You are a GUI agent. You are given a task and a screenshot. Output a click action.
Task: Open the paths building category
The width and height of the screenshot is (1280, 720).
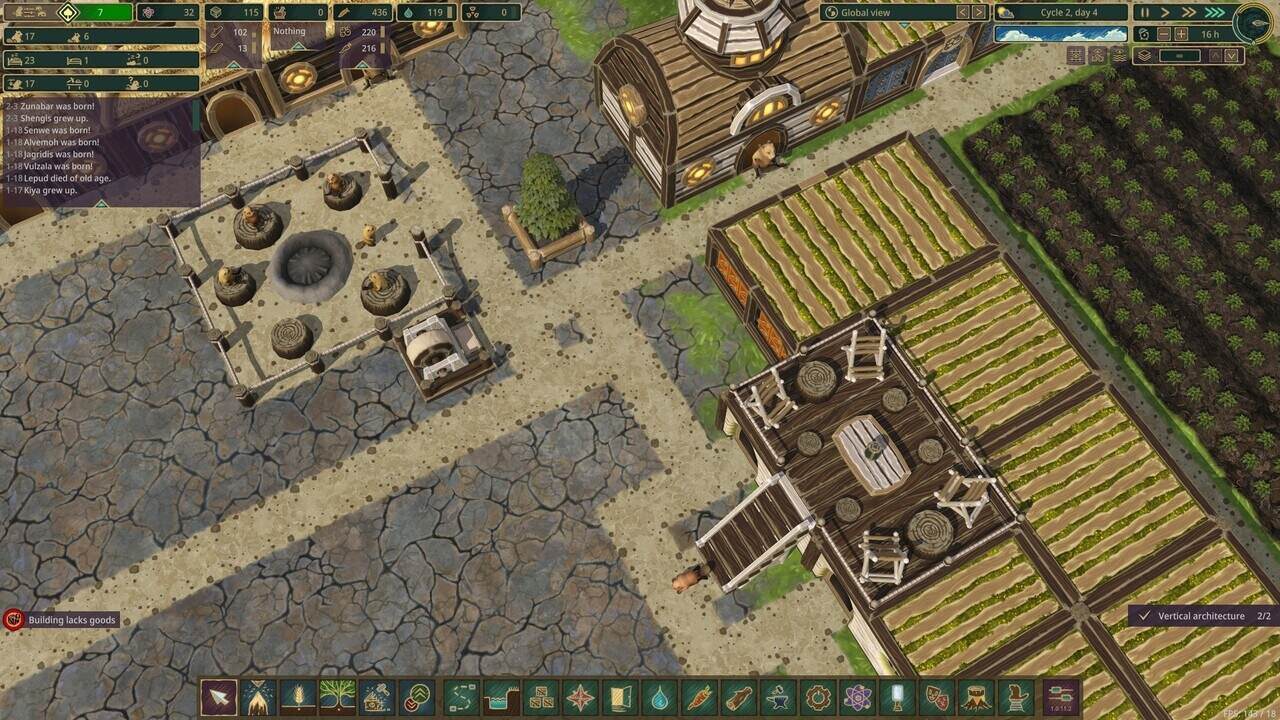(461, 697)
